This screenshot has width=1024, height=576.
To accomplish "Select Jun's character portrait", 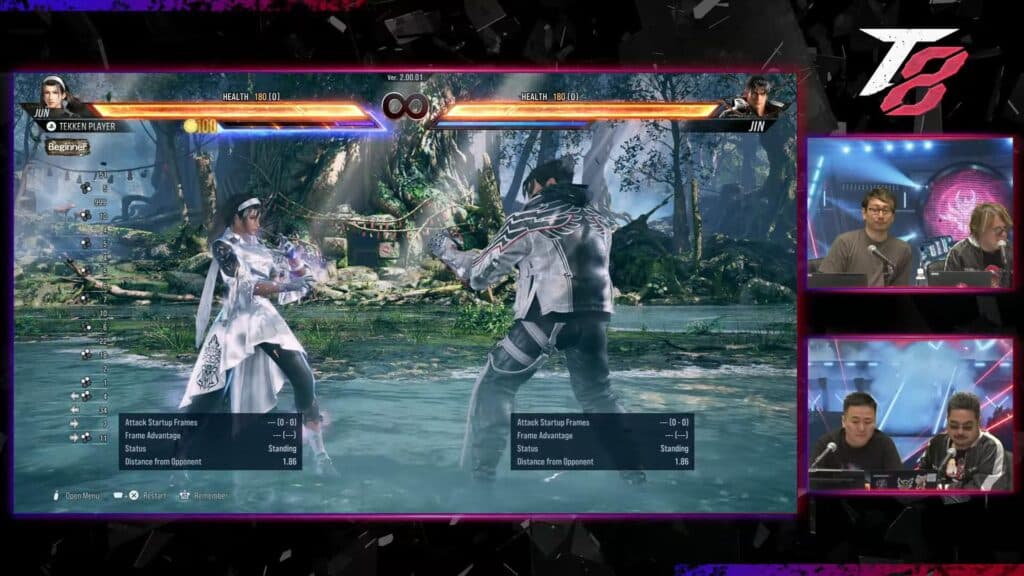I will point(54,96).
